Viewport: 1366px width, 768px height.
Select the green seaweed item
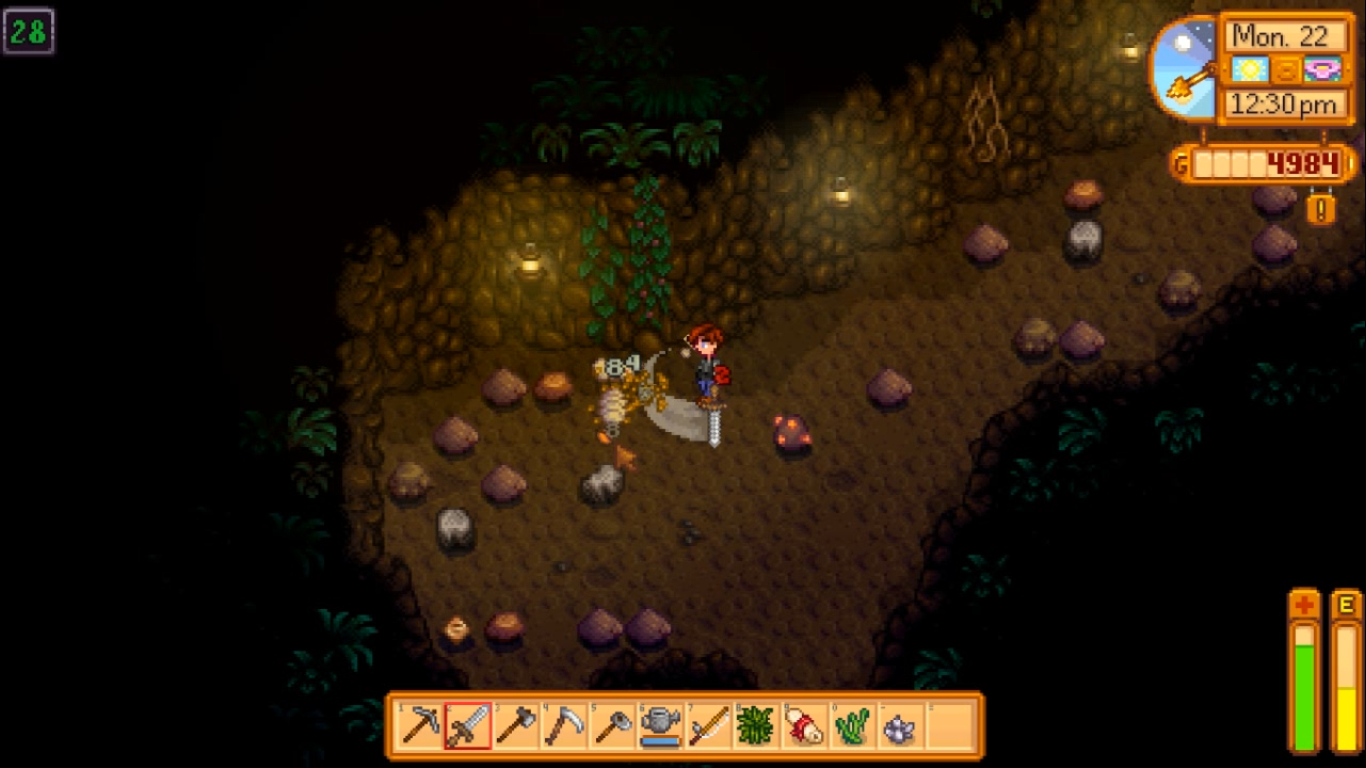[x=853, y=725]
